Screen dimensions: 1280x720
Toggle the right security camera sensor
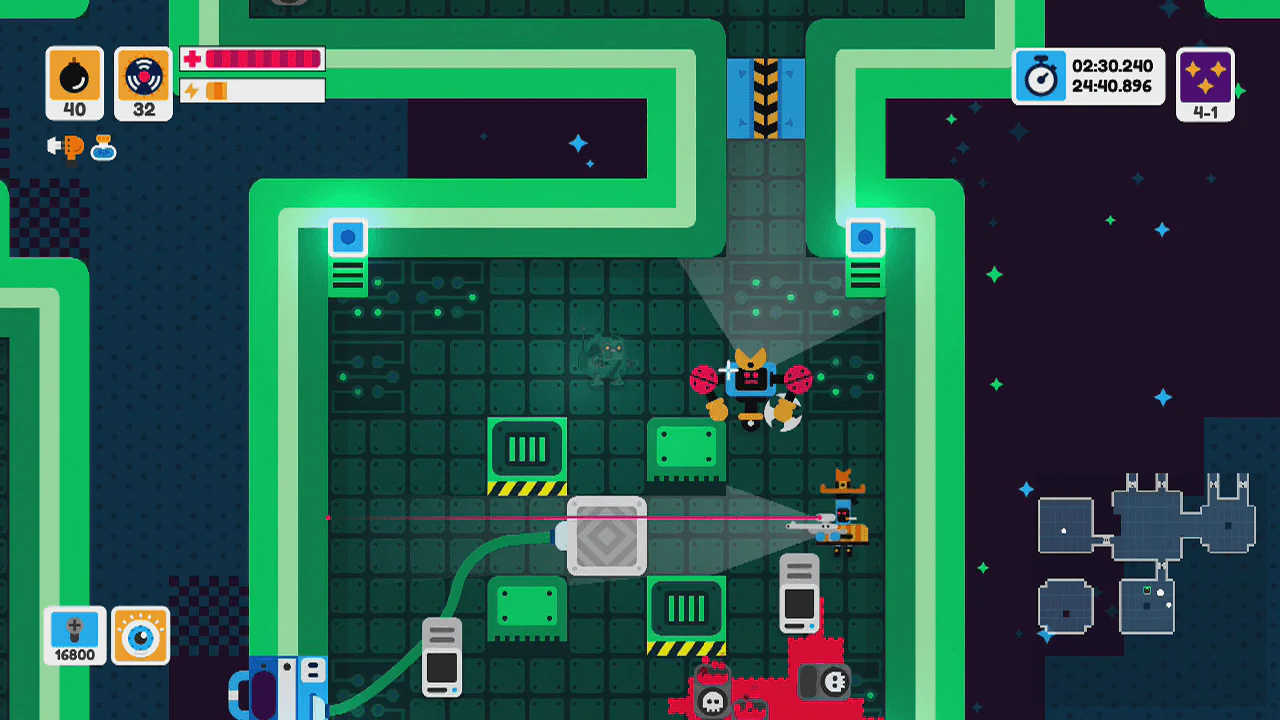[865, 237]
